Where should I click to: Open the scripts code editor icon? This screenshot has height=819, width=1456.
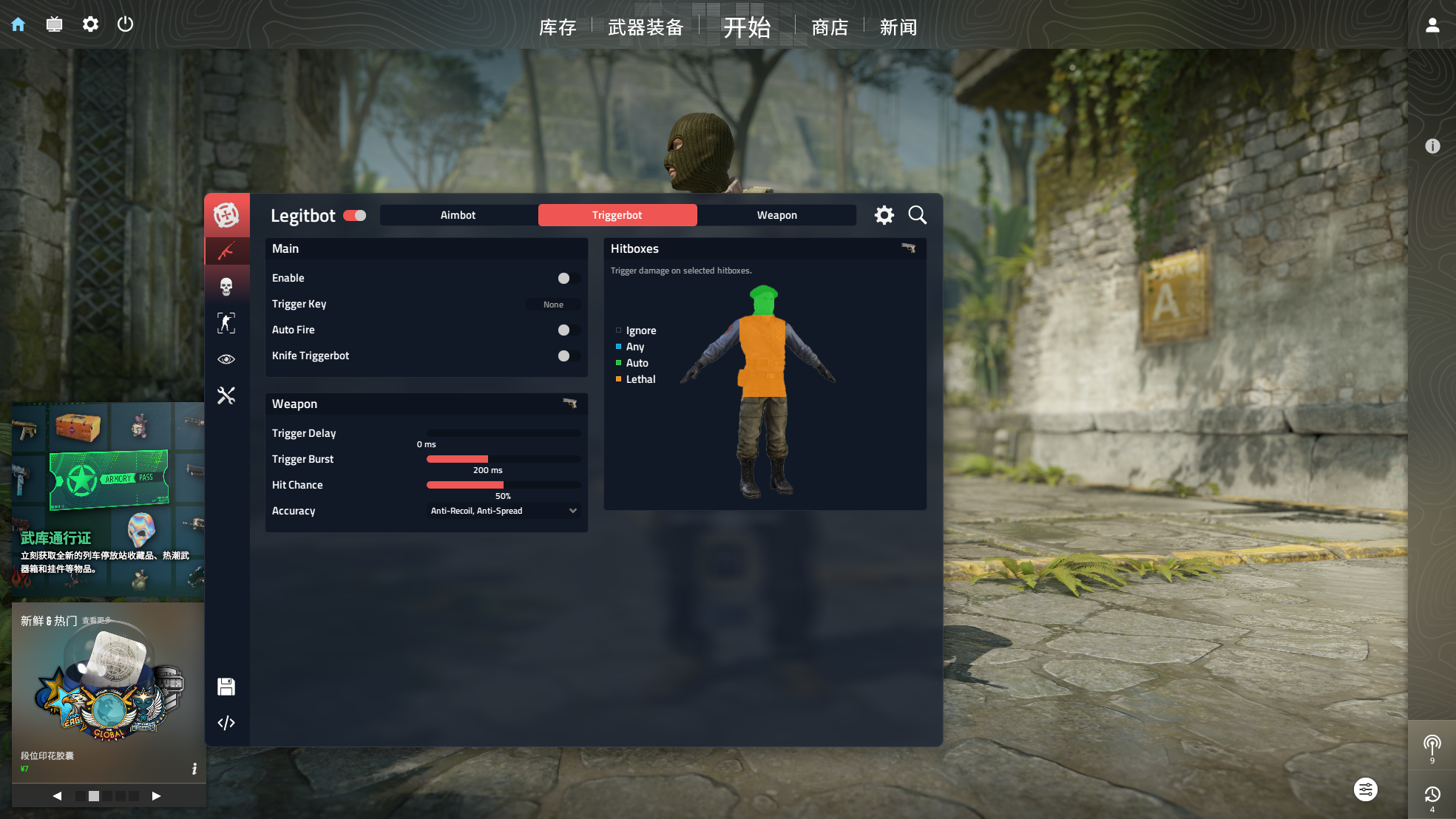point(226,722)
